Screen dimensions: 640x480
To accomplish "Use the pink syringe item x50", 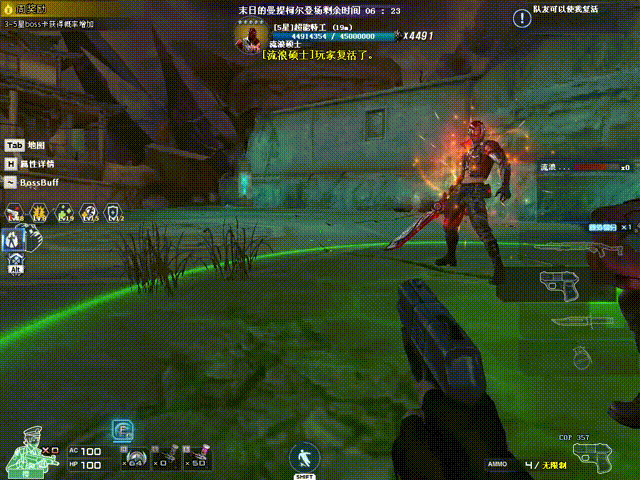I will 198,457.
